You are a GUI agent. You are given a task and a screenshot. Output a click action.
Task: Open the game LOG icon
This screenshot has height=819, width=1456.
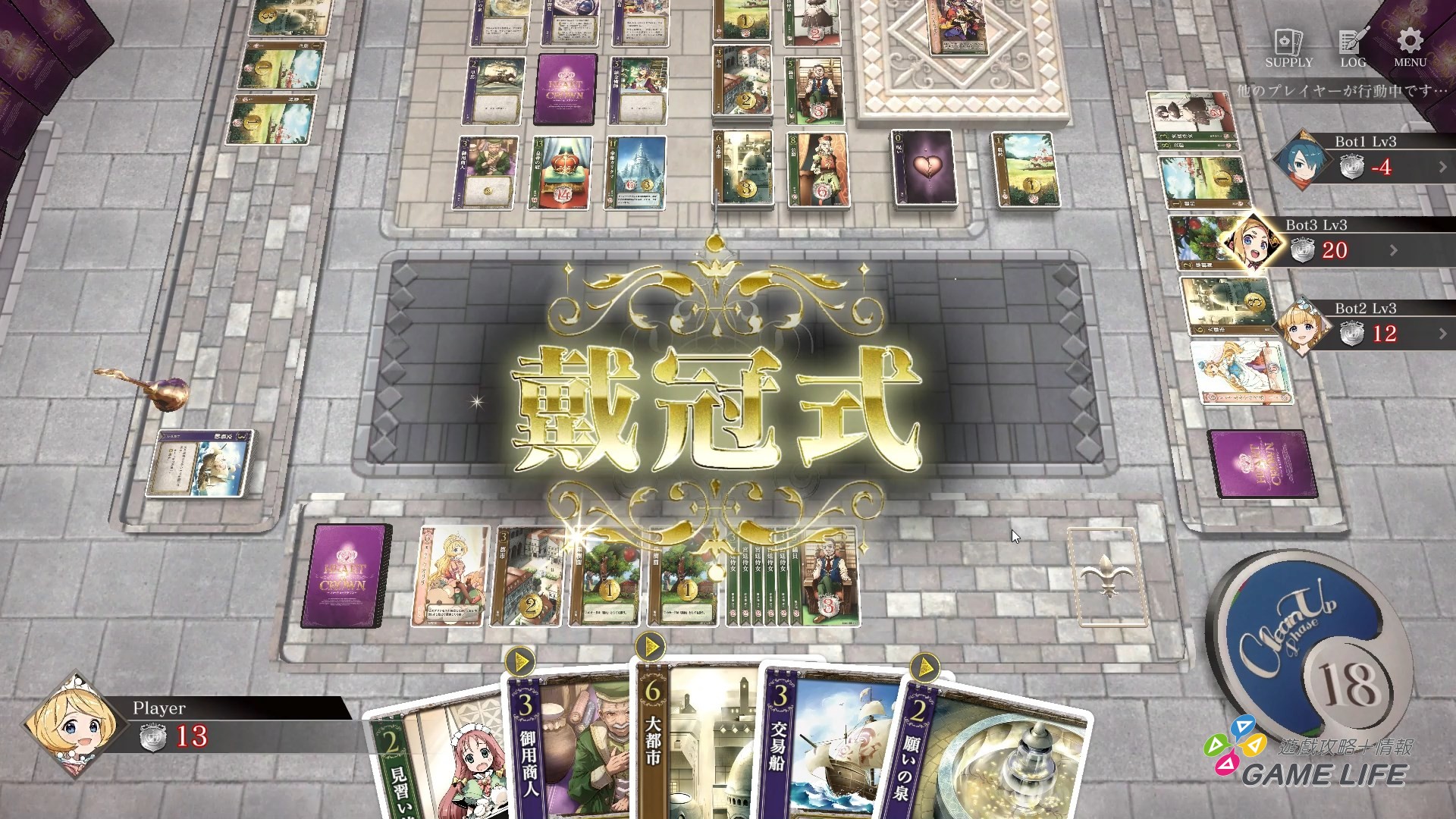pyautogui.click(x=1351, y=42)
